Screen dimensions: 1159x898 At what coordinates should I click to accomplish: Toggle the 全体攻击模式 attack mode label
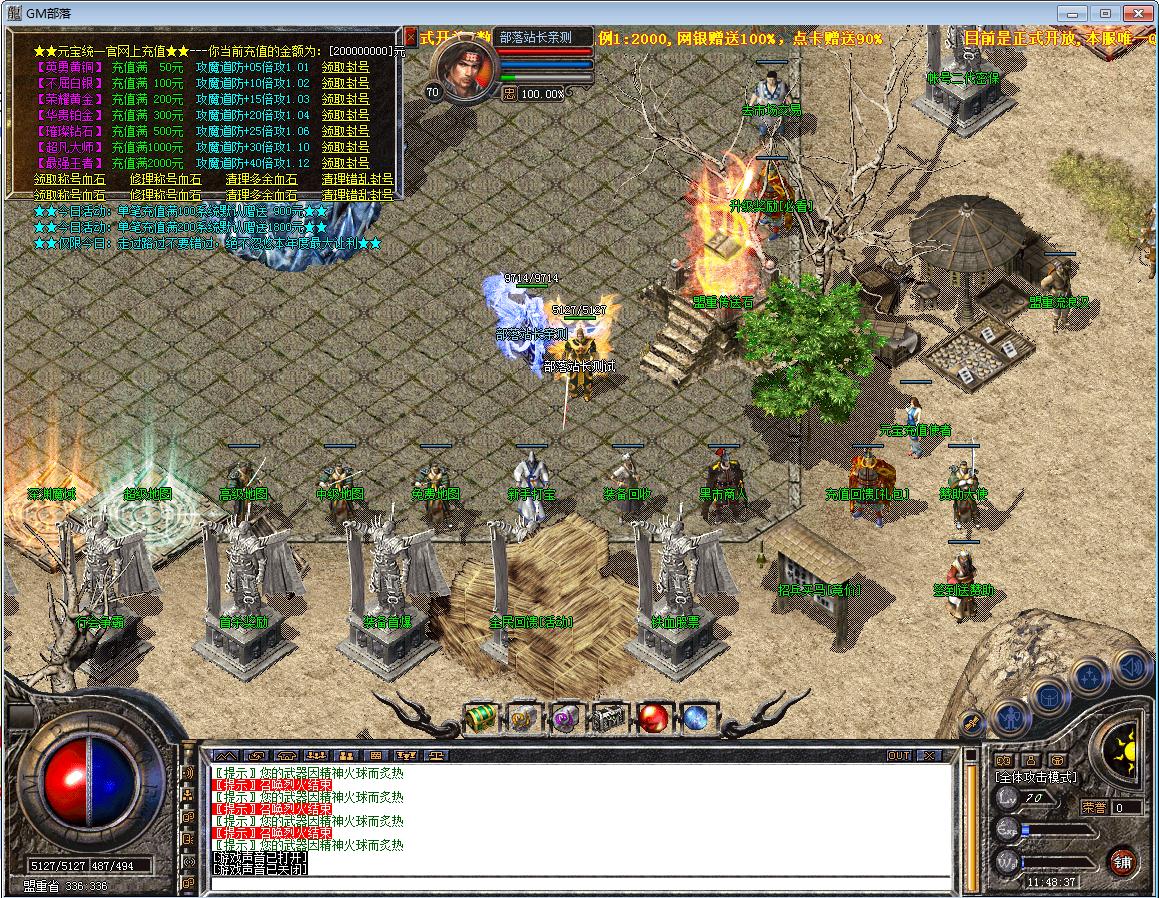1036,776
